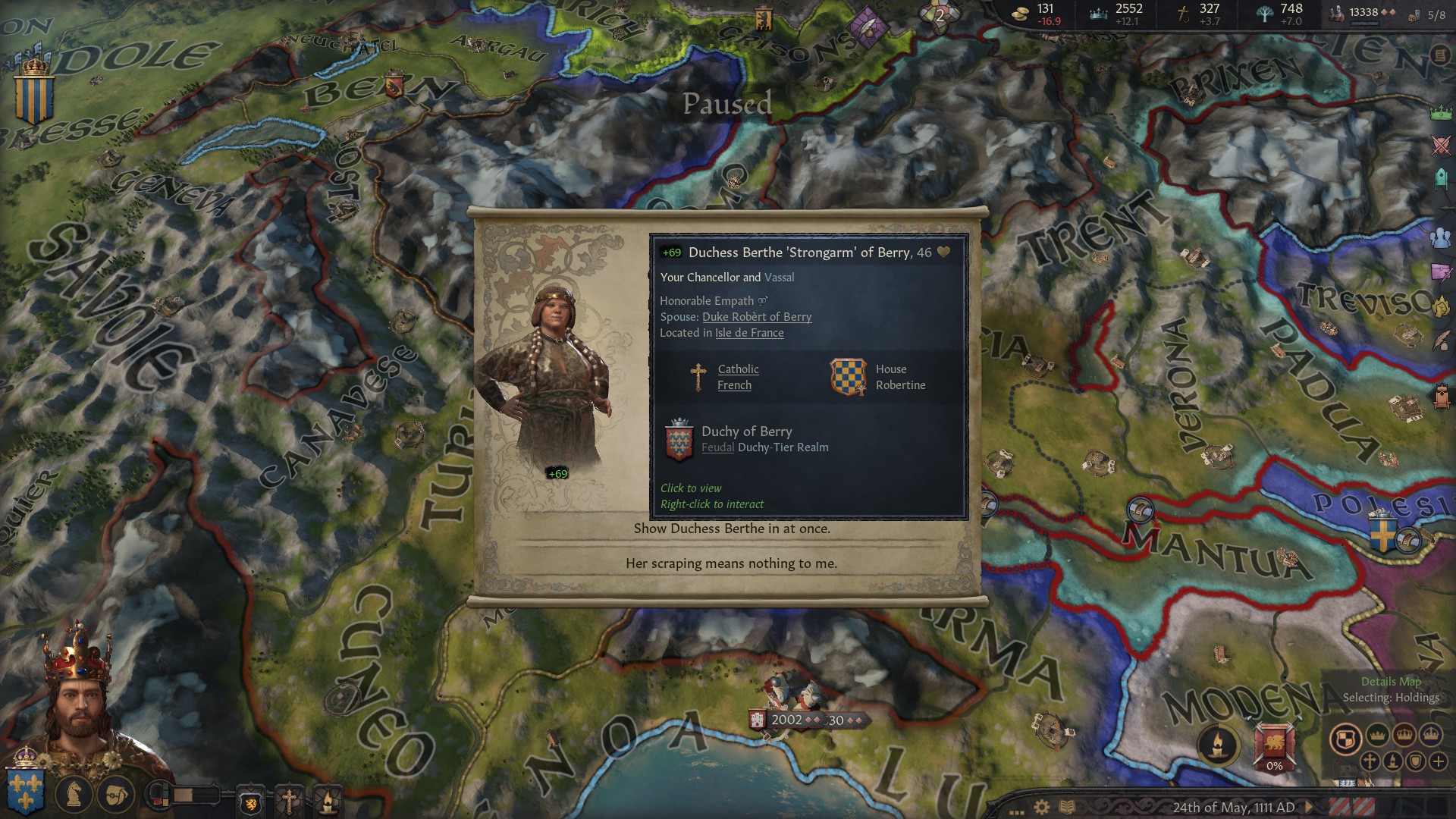The width and height of the screenshot is (1456, 819).
Task: Choose 'Her scraping means nothing to me.'
Action: coord(731,563)
